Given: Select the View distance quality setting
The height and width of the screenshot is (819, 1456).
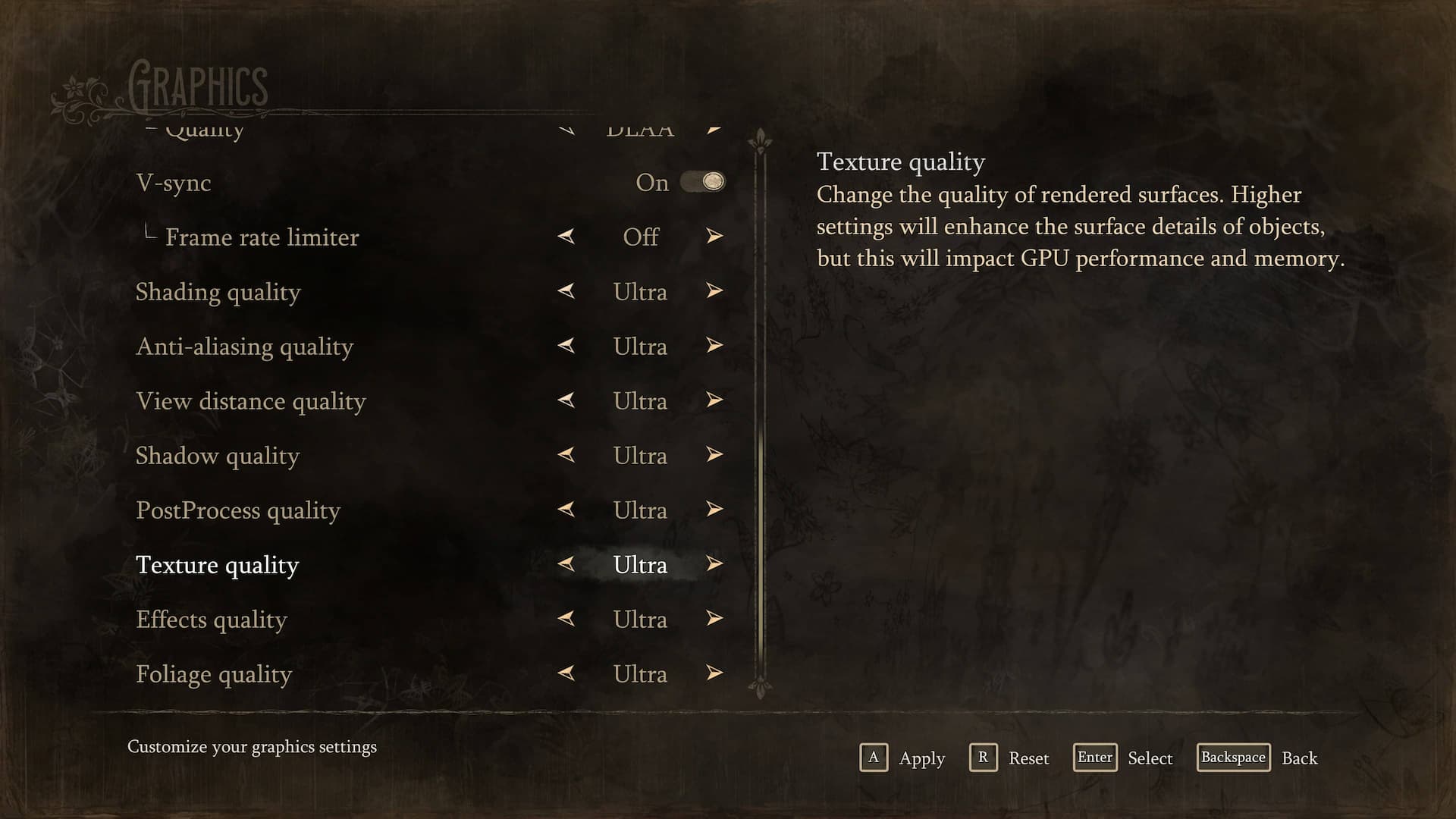Looking at the screenshot, I should 250,401.
